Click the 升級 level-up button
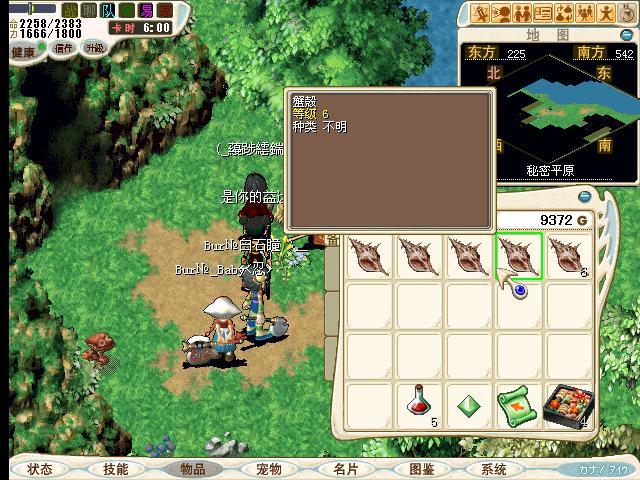The height and width of the screenshot is (480, 640). point(94,48)
